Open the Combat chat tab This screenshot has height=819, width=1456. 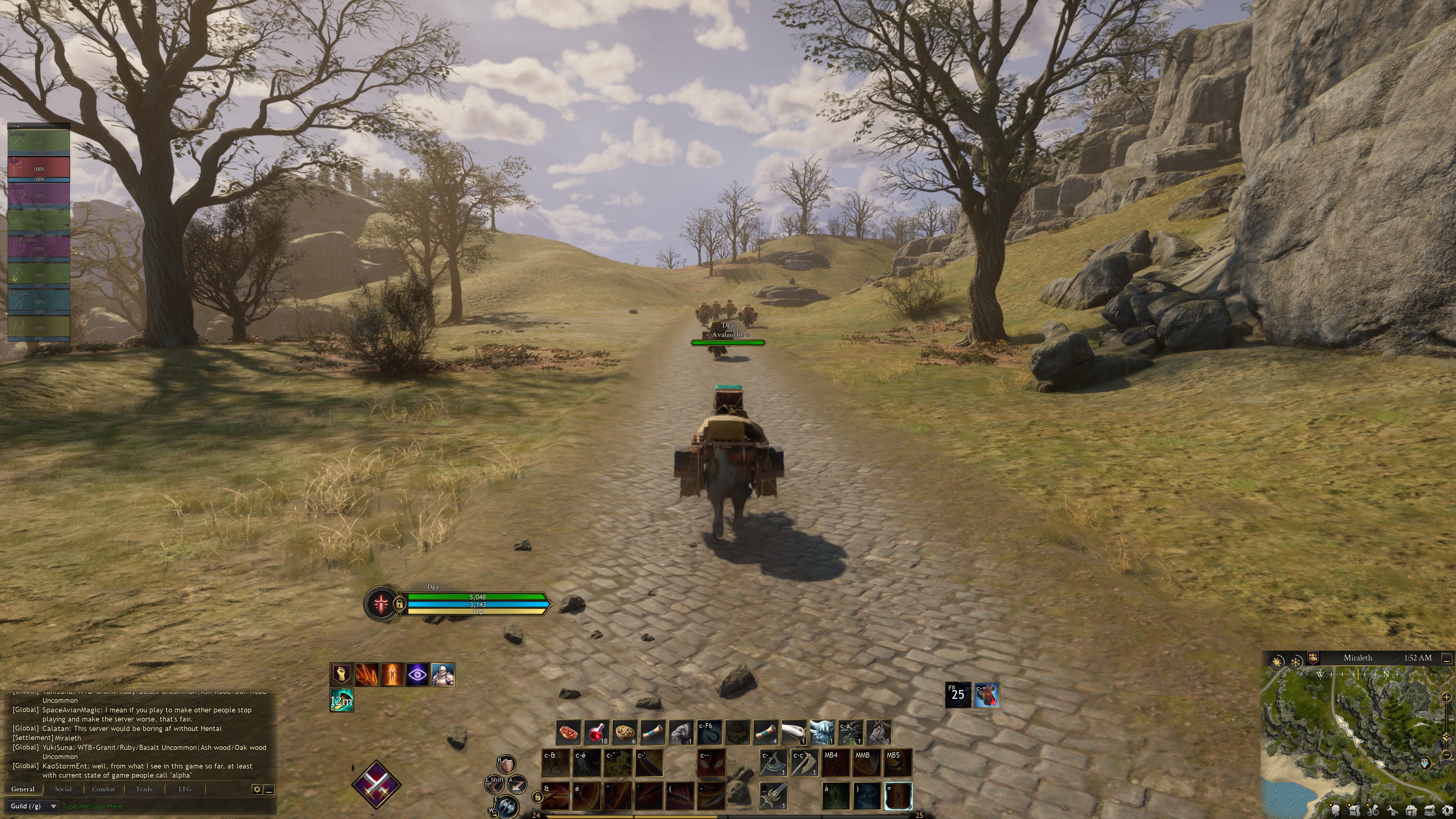(x=104, y=789)
